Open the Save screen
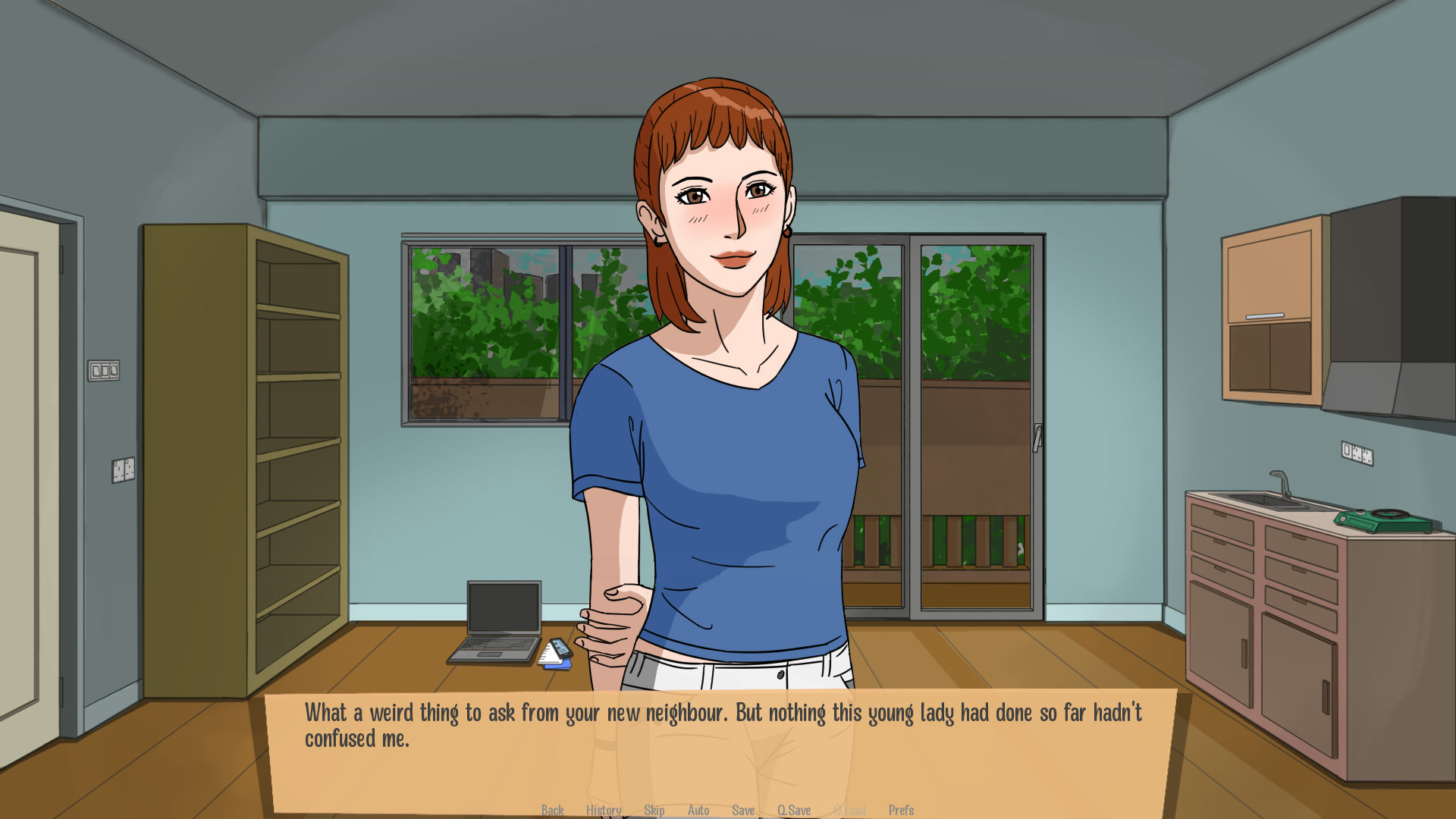The height and width of the screenshot is (819, 1456). click(x=743, y=809)
